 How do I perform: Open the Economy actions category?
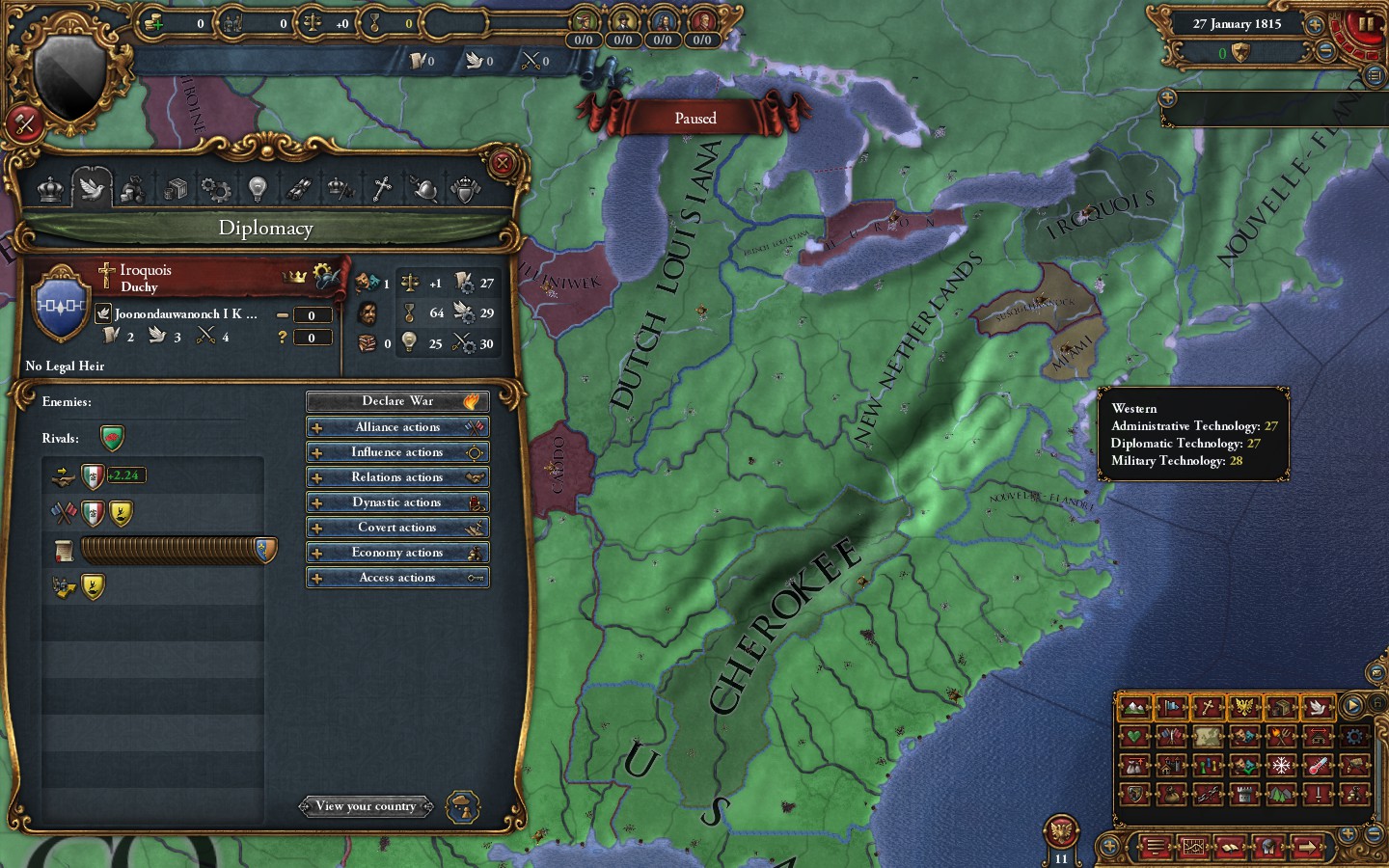(x=397, y=552)
